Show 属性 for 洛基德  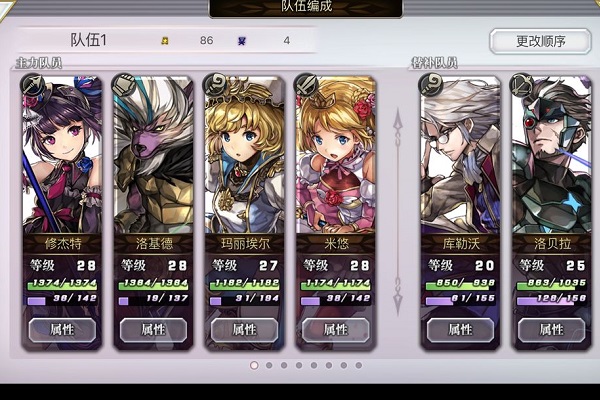coord(152,329)
